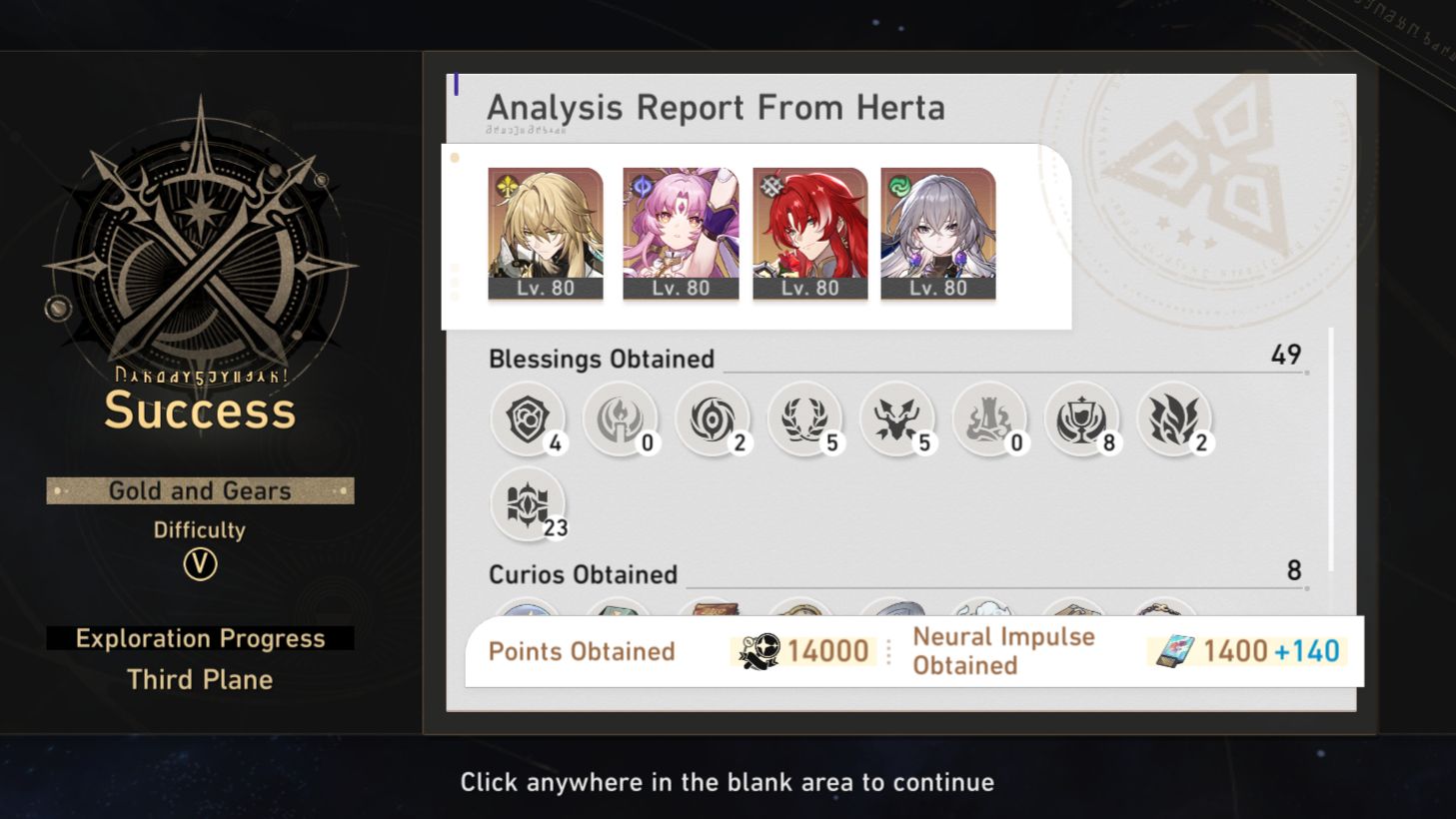Click blank area to continue

click(728, 782)
